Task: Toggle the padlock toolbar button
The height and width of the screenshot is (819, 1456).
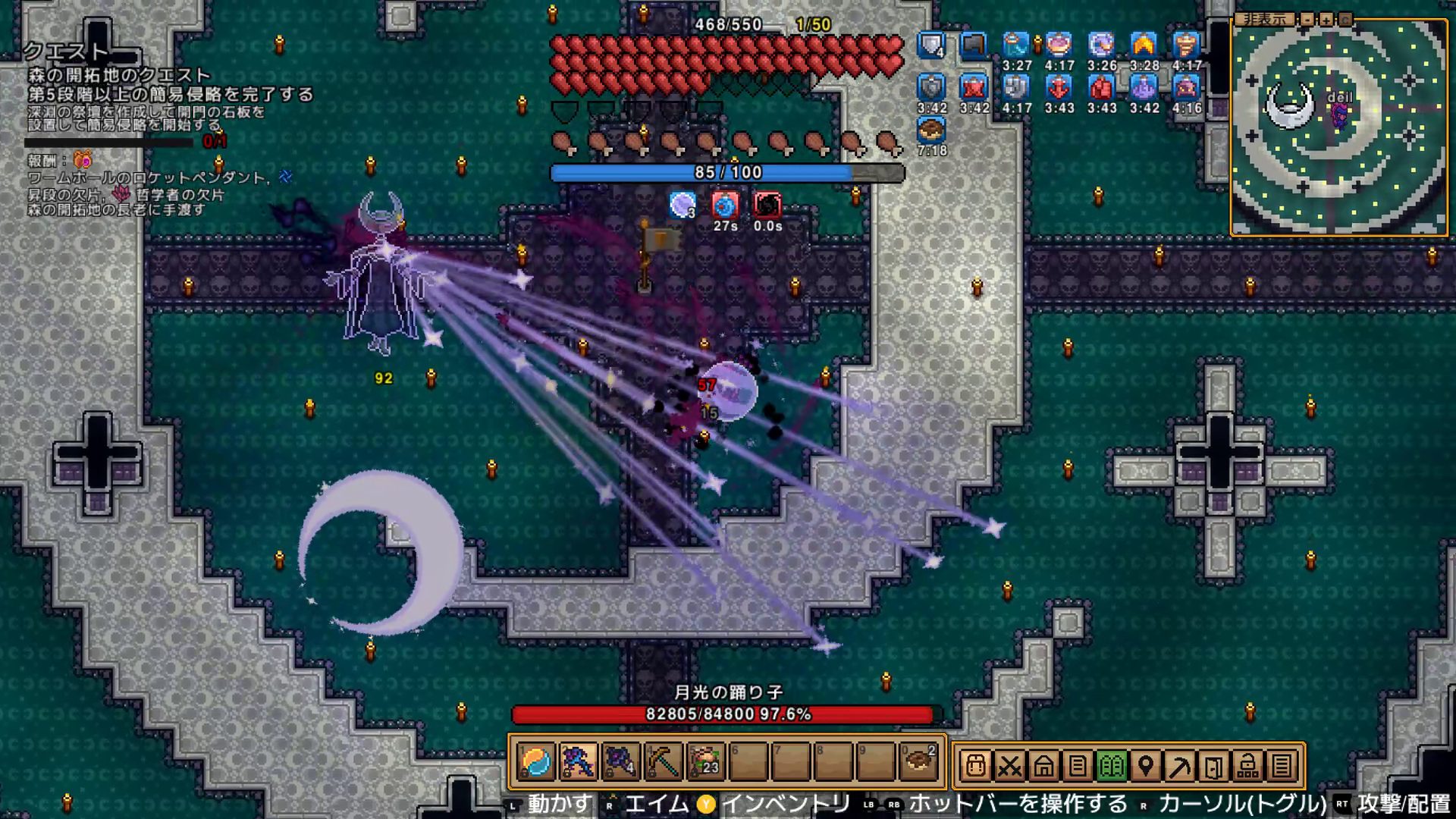Action: coord(1247,766)
